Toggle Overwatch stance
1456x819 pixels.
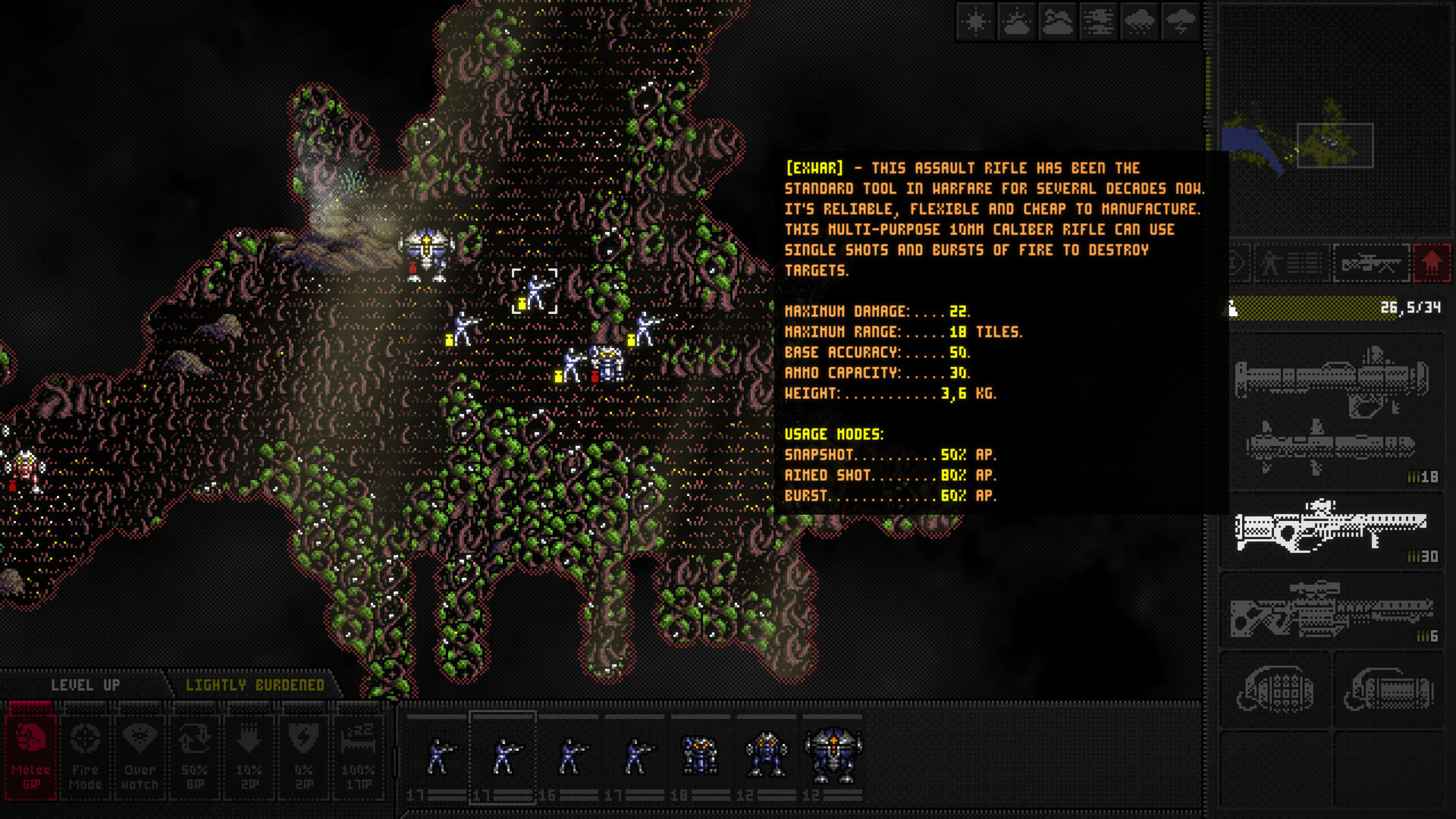[139, 755]
